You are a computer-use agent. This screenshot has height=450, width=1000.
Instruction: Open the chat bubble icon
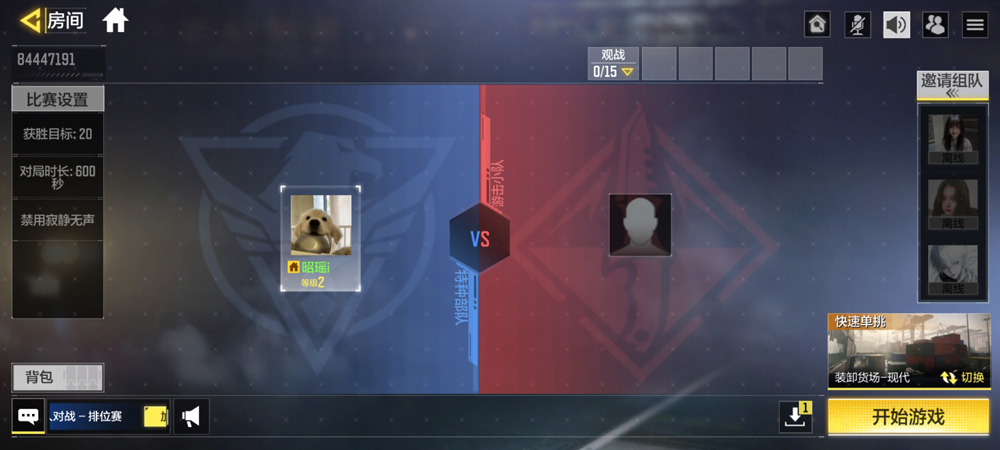(28, 416)
